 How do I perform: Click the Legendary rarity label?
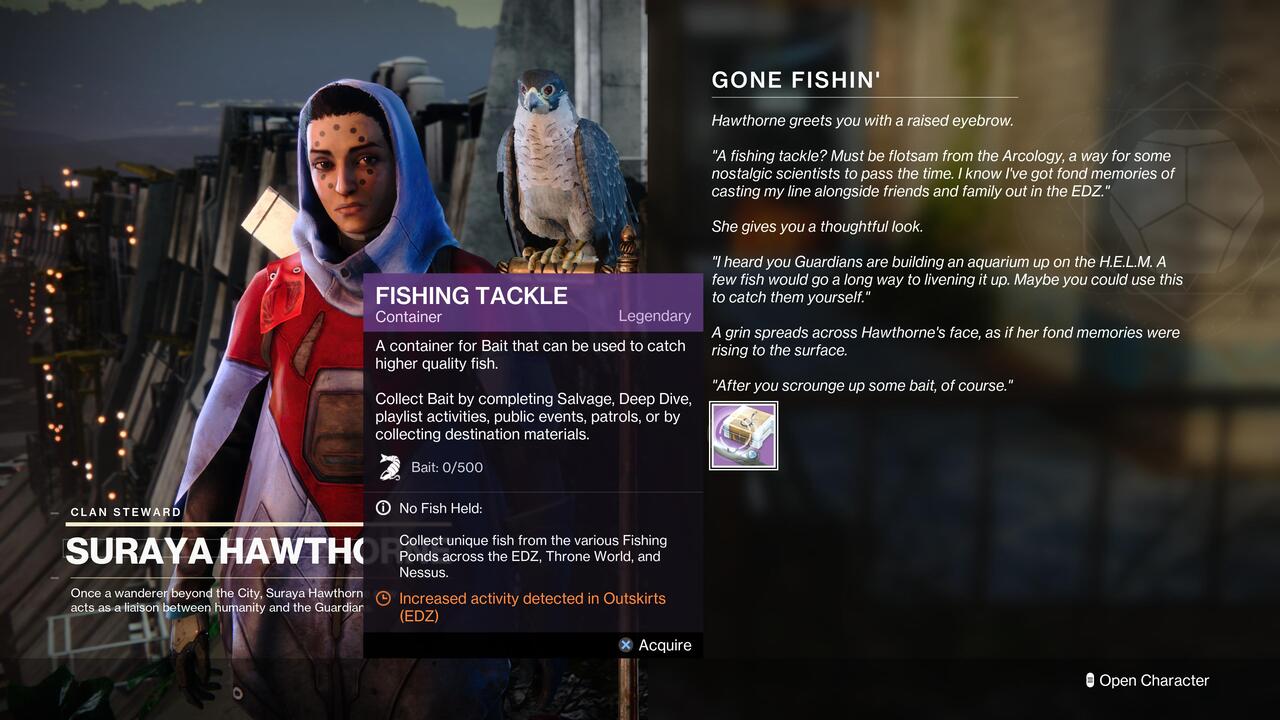(655, 316)
